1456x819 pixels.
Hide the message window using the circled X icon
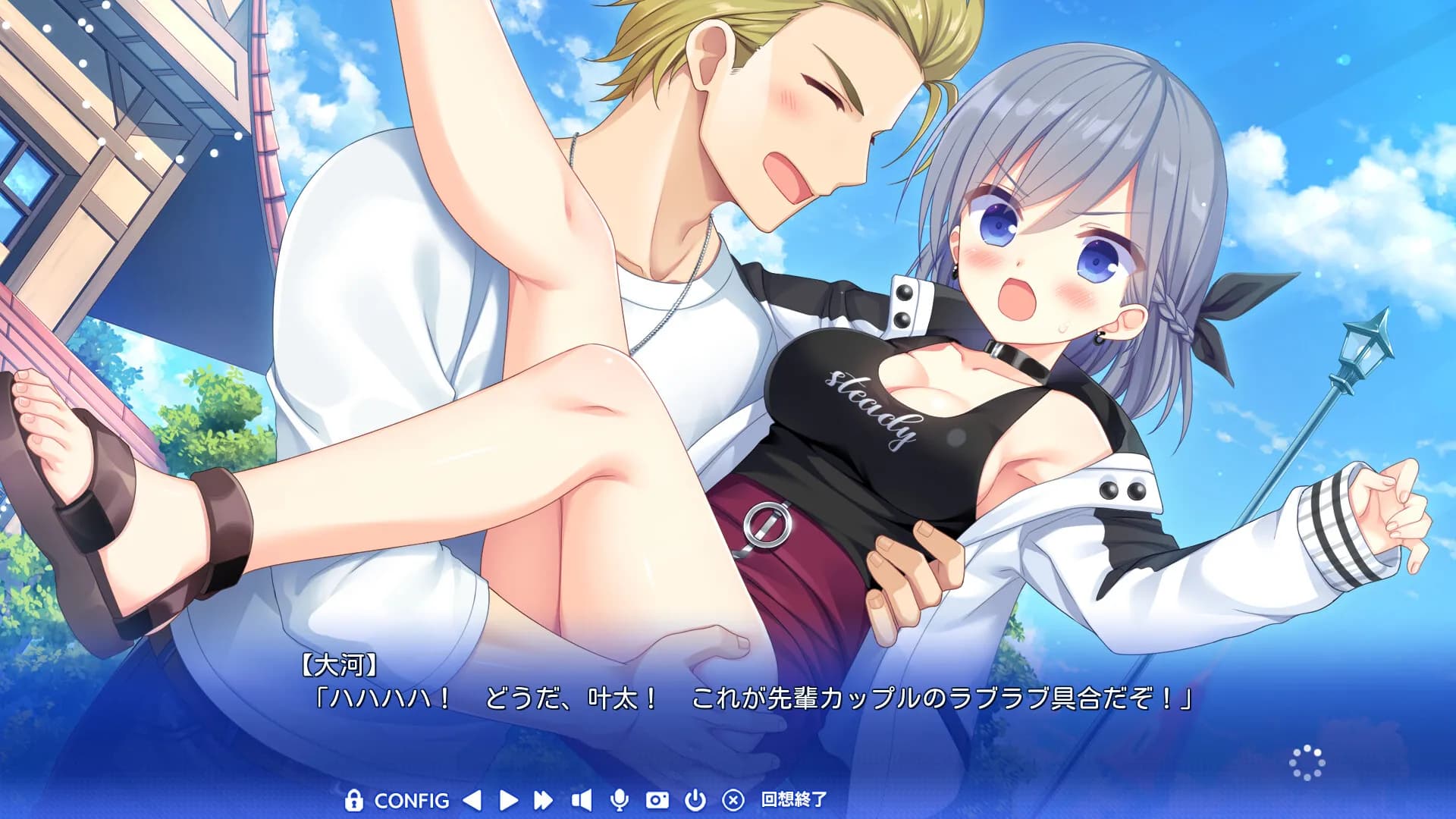pyautogui.click(x=733, y=800)
